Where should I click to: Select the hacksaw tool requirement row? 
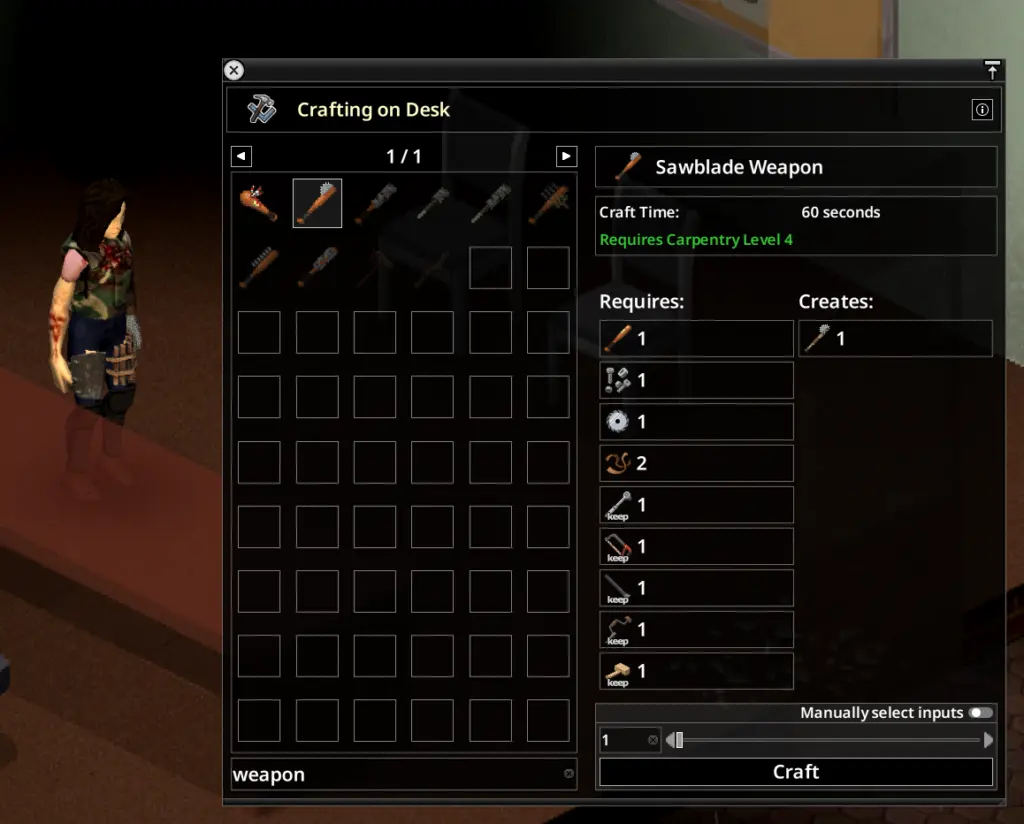coord(696,547)
